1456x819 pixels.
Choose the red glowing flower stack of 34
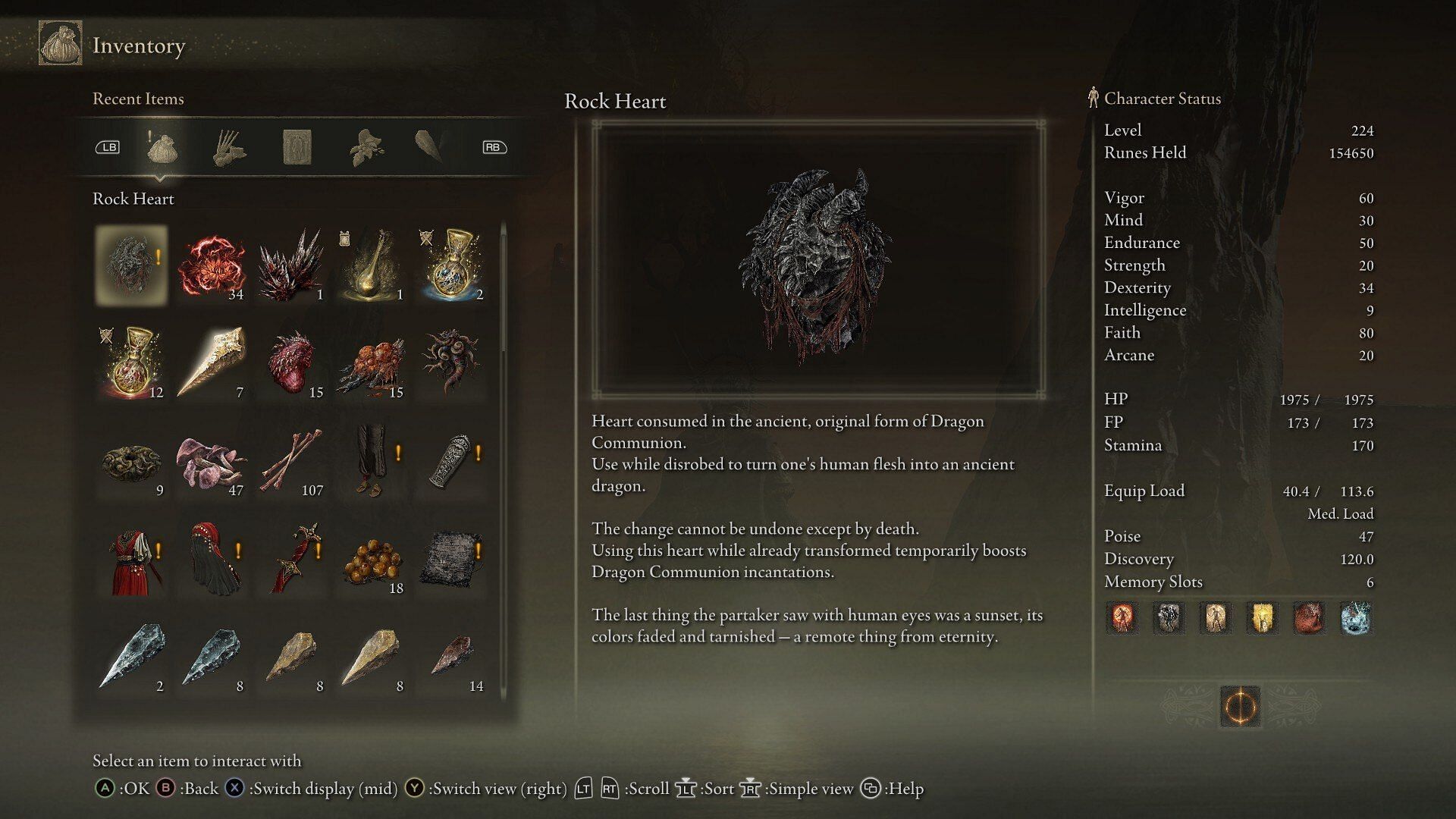coord(212,265)
